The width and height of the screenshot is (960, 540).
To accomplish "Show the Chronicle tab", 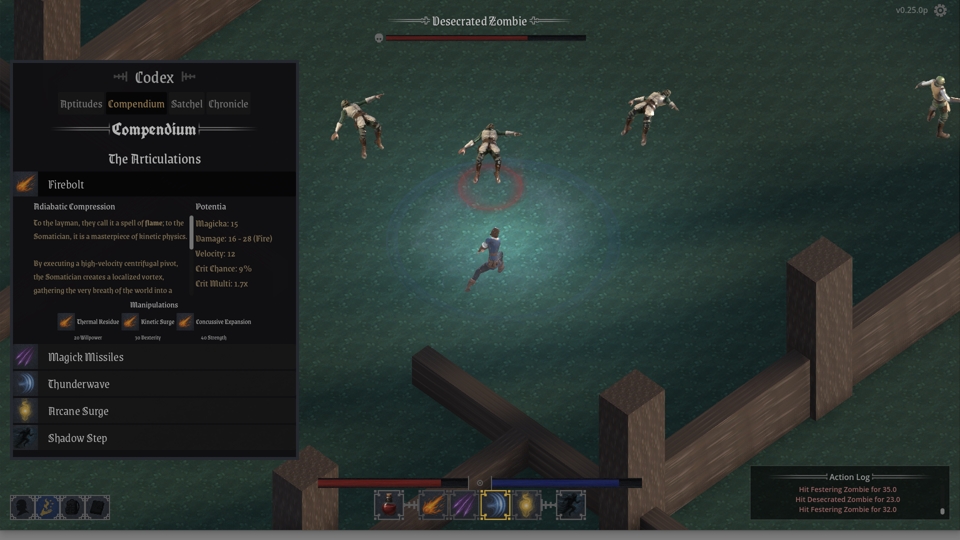I will click(x=228, y=104).
